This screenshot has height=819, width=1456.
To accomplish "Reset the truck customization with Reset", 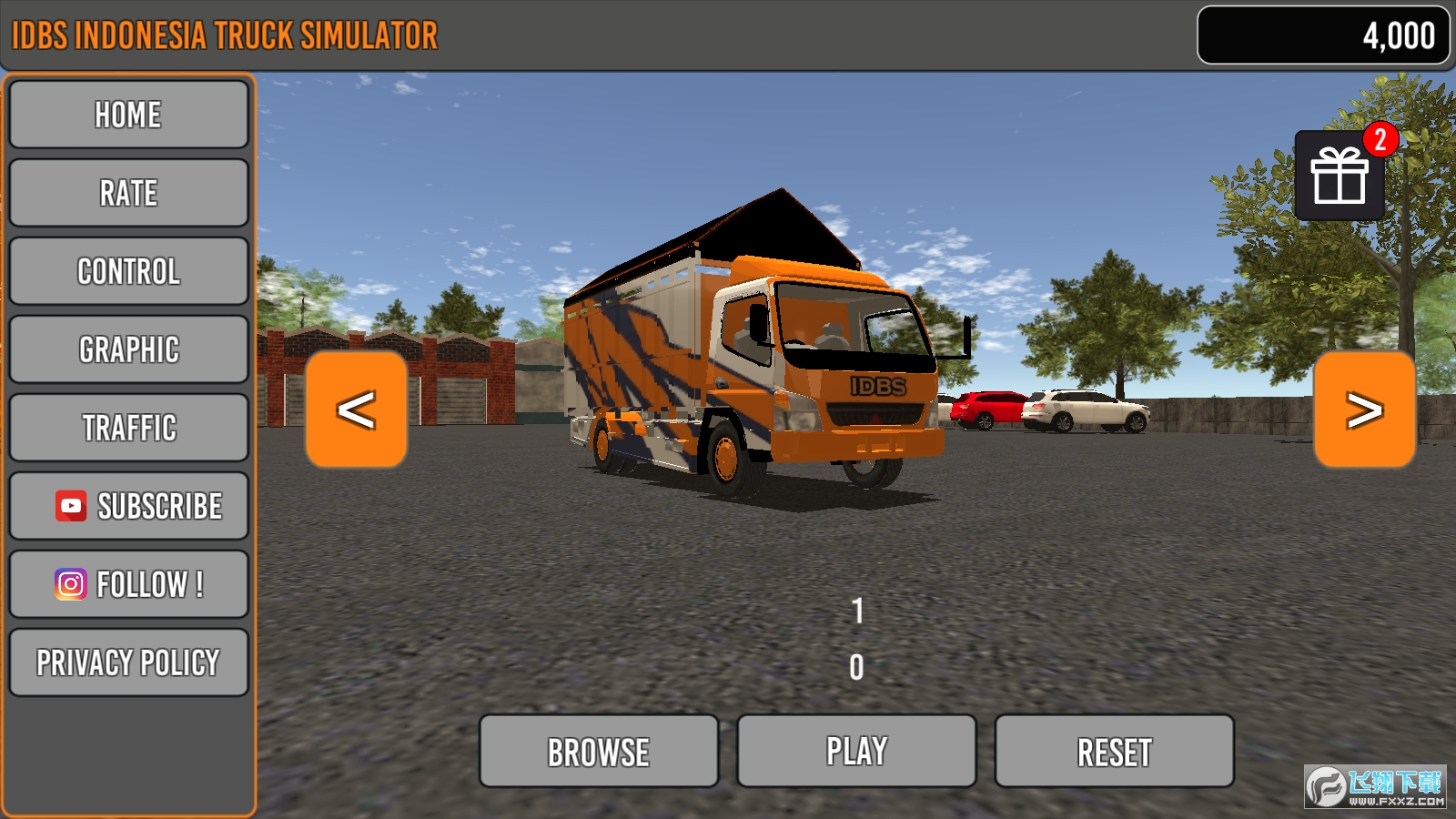I will [1114, 750].
